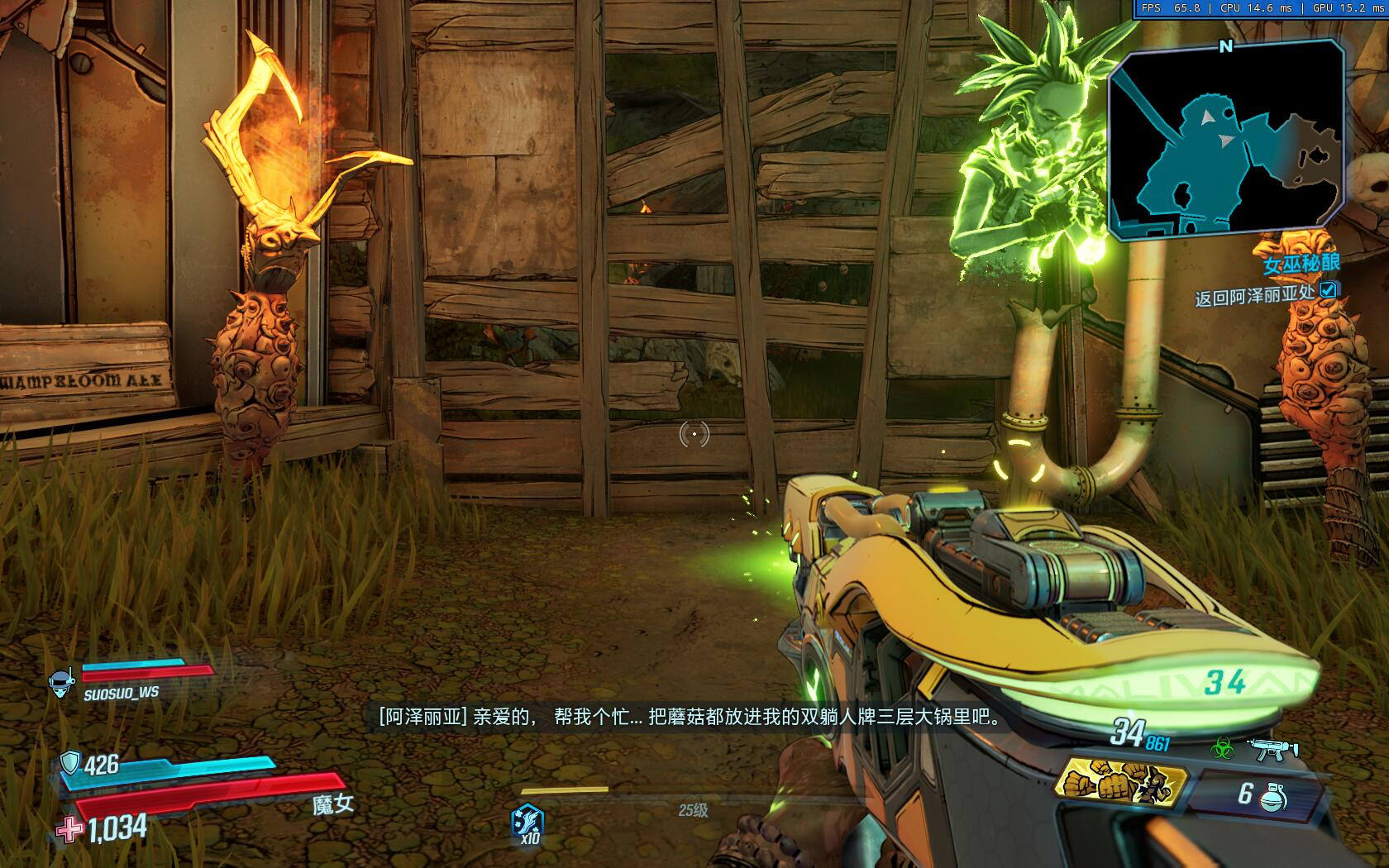This screenshot has height=868, width=1389.
Task: Click the shield icon beside 426
Action: (x=71, y=763)
